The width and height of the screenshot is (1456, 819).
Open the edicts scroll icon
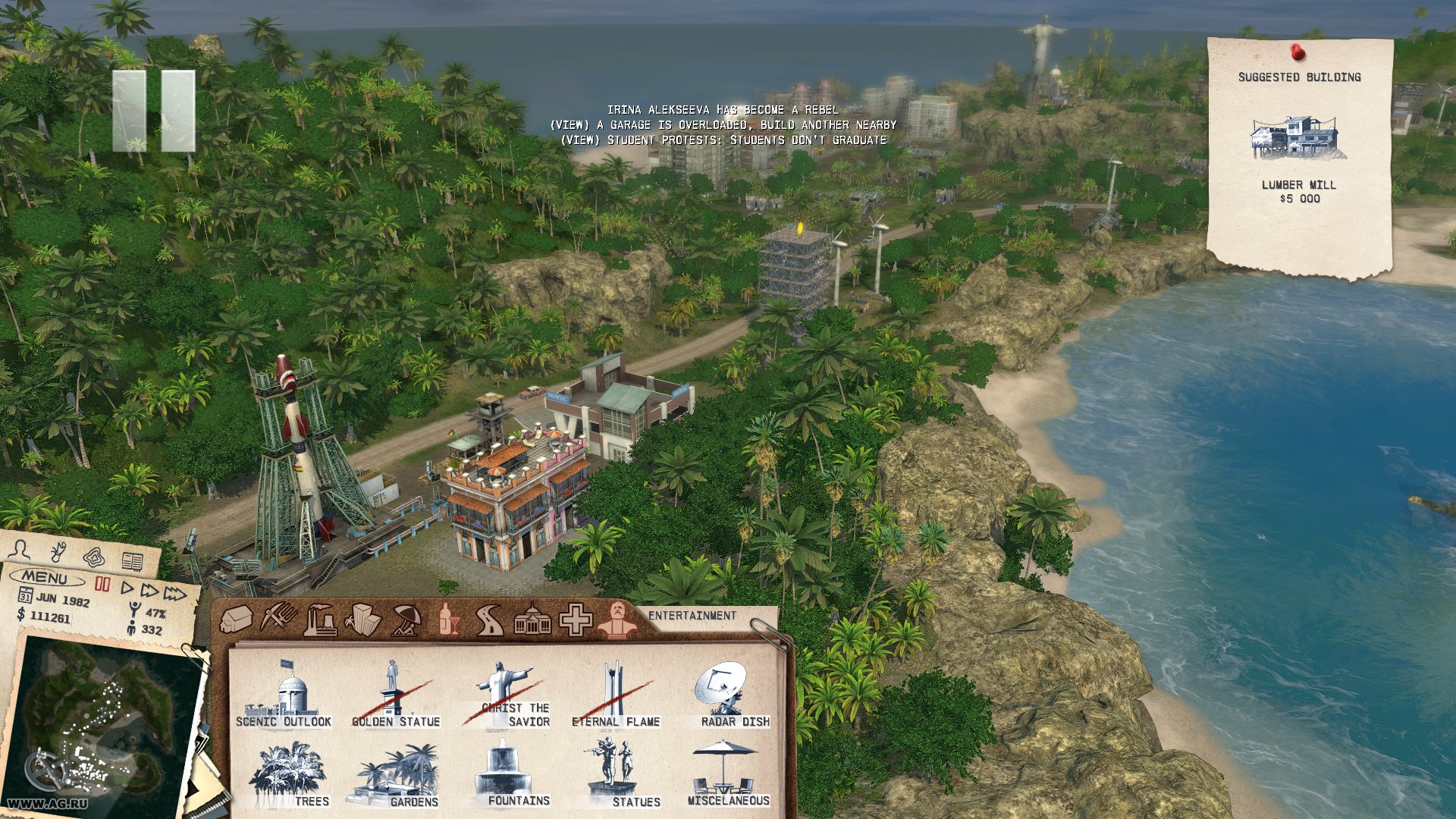58,552
